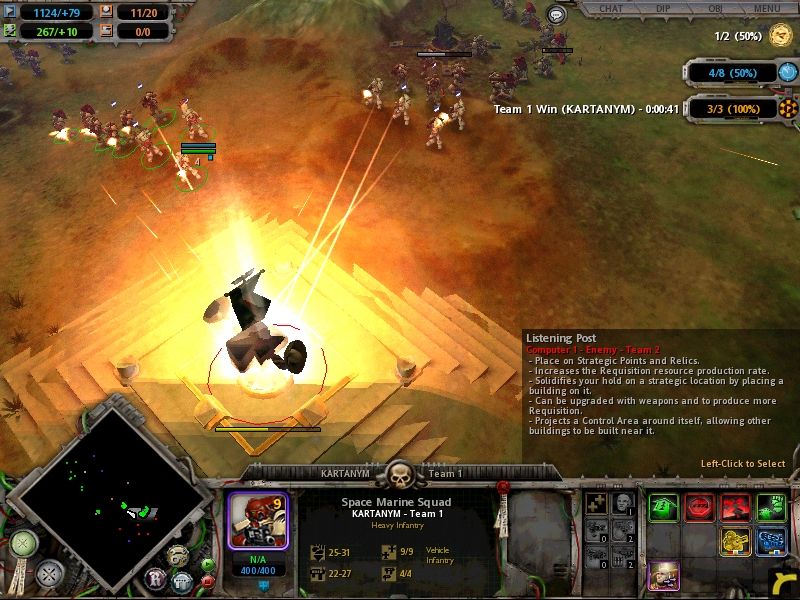Viewport: 800px width, 600px height.
Task: Click the blue text command icon
Action: pyautogui.click(x=769, y=542)
